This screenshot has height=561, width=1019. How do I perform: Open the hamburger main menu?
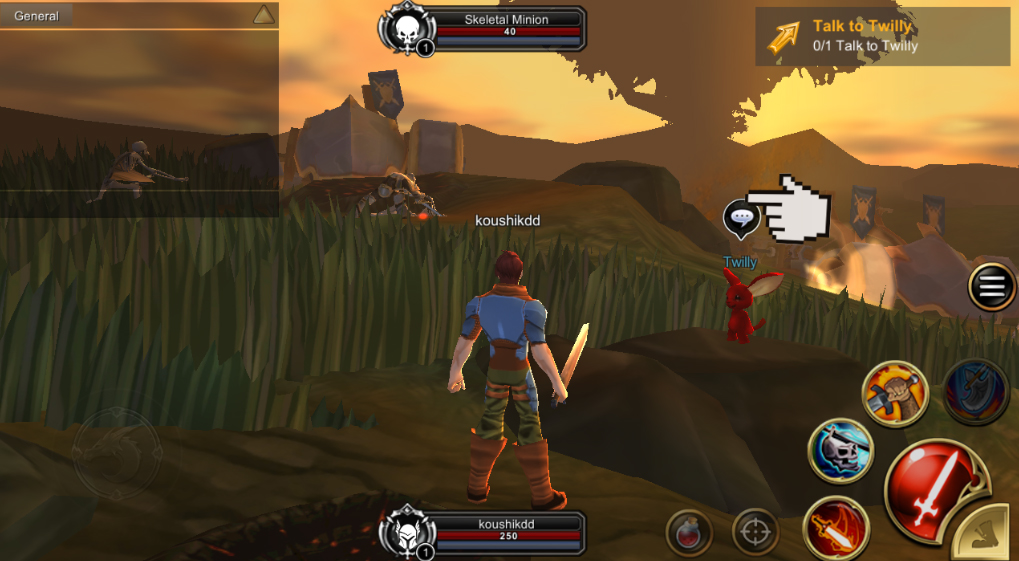point(991,288)
